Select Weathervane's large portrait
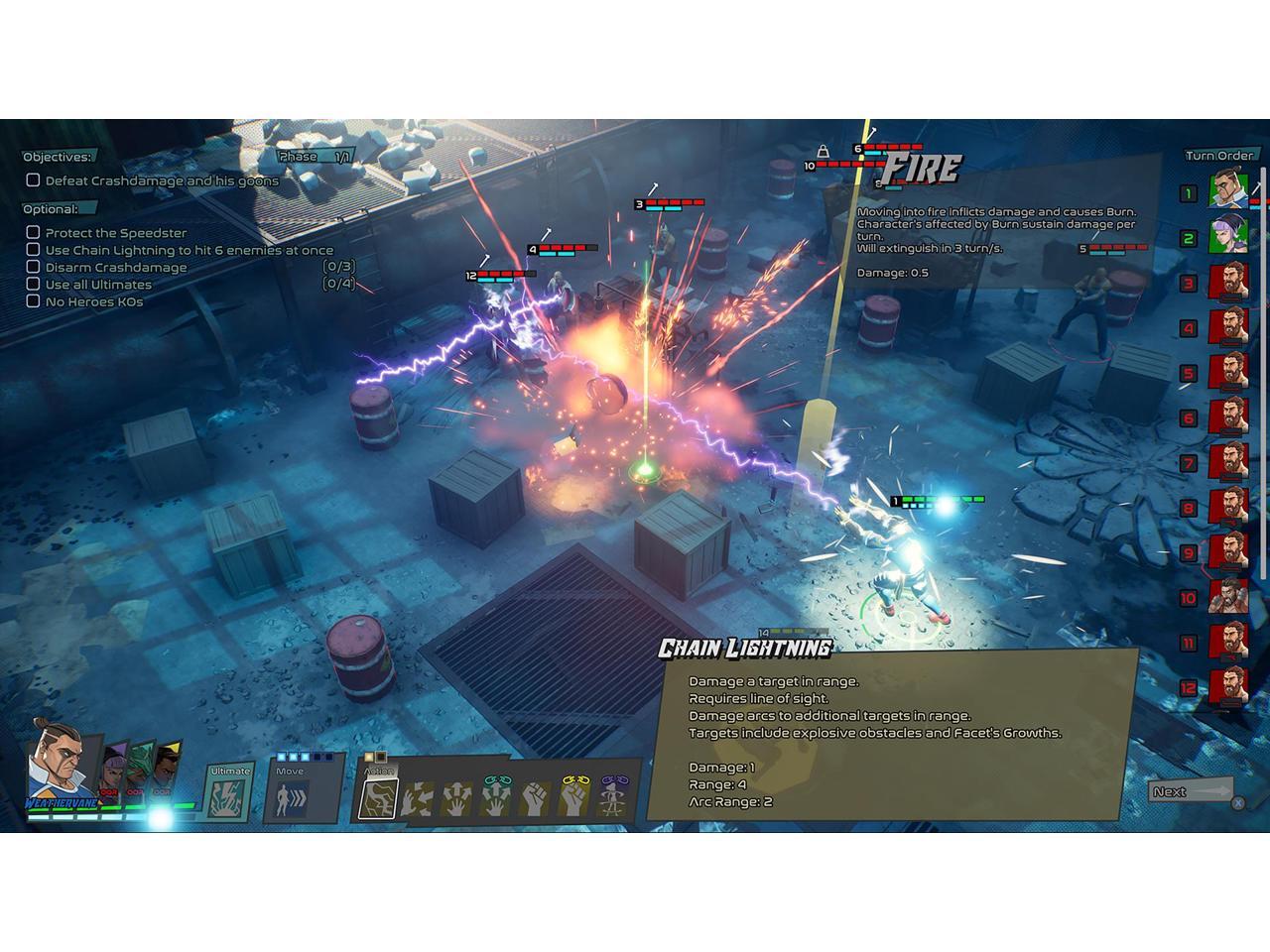1270x952 pixels. pos(59,764)
